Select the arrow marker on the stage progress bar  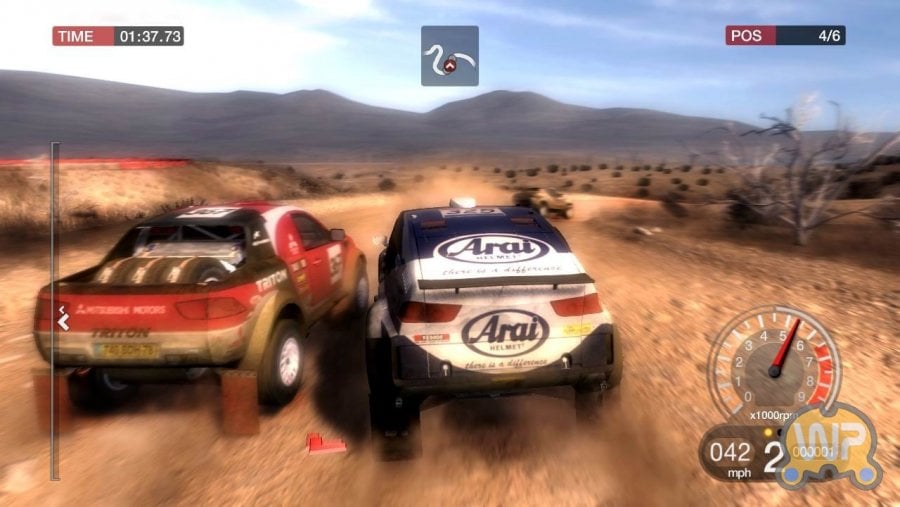click(62, 321)
